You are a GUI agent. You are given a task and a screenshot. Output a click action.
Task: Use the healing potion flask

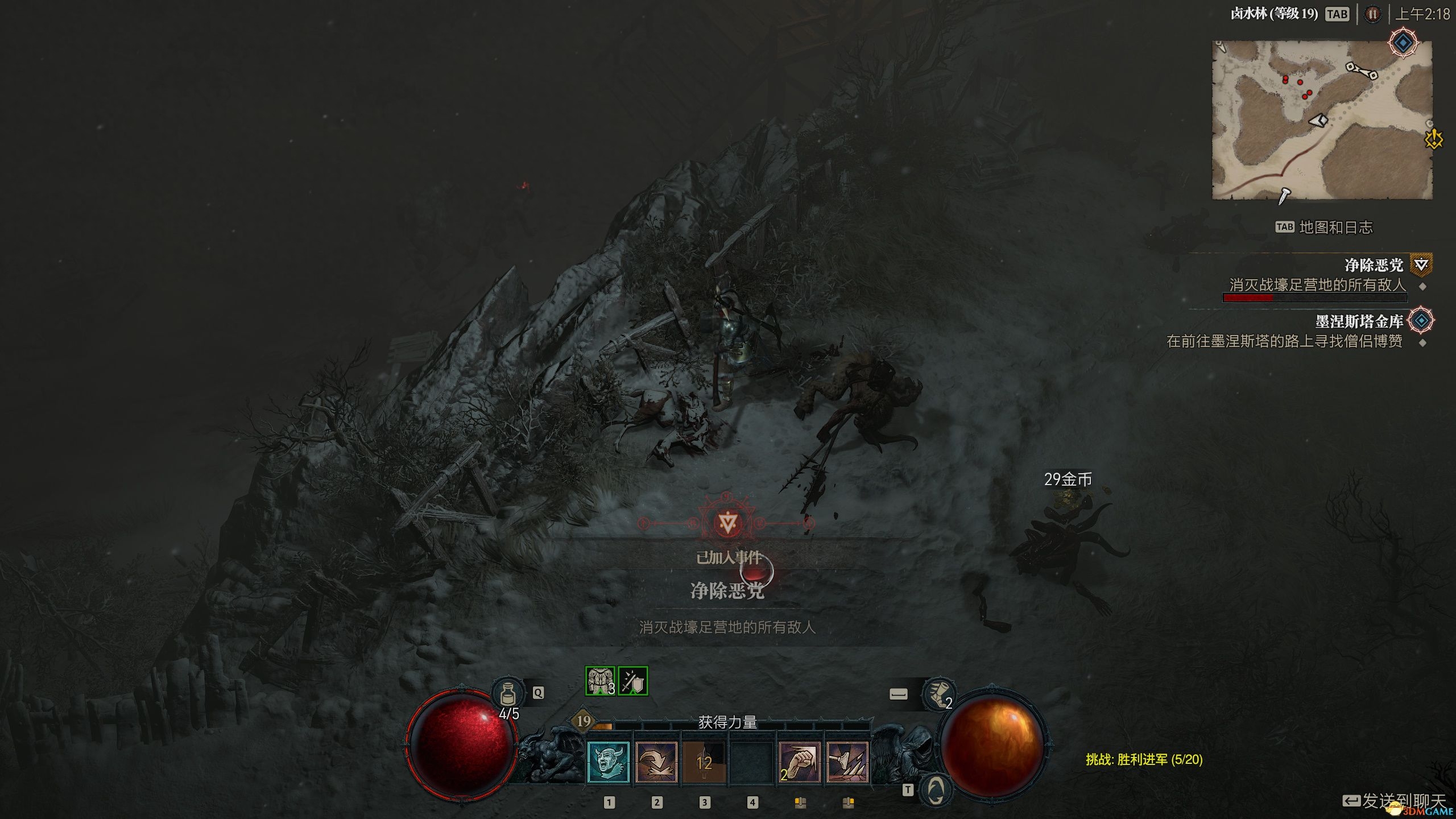click(x=508, y=693)
